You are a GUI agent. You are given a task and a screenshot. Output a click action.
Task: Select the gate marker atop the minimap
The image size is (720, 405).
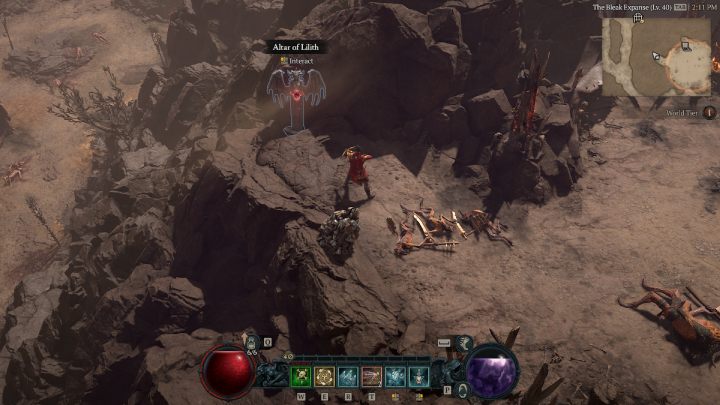[637, 18]
